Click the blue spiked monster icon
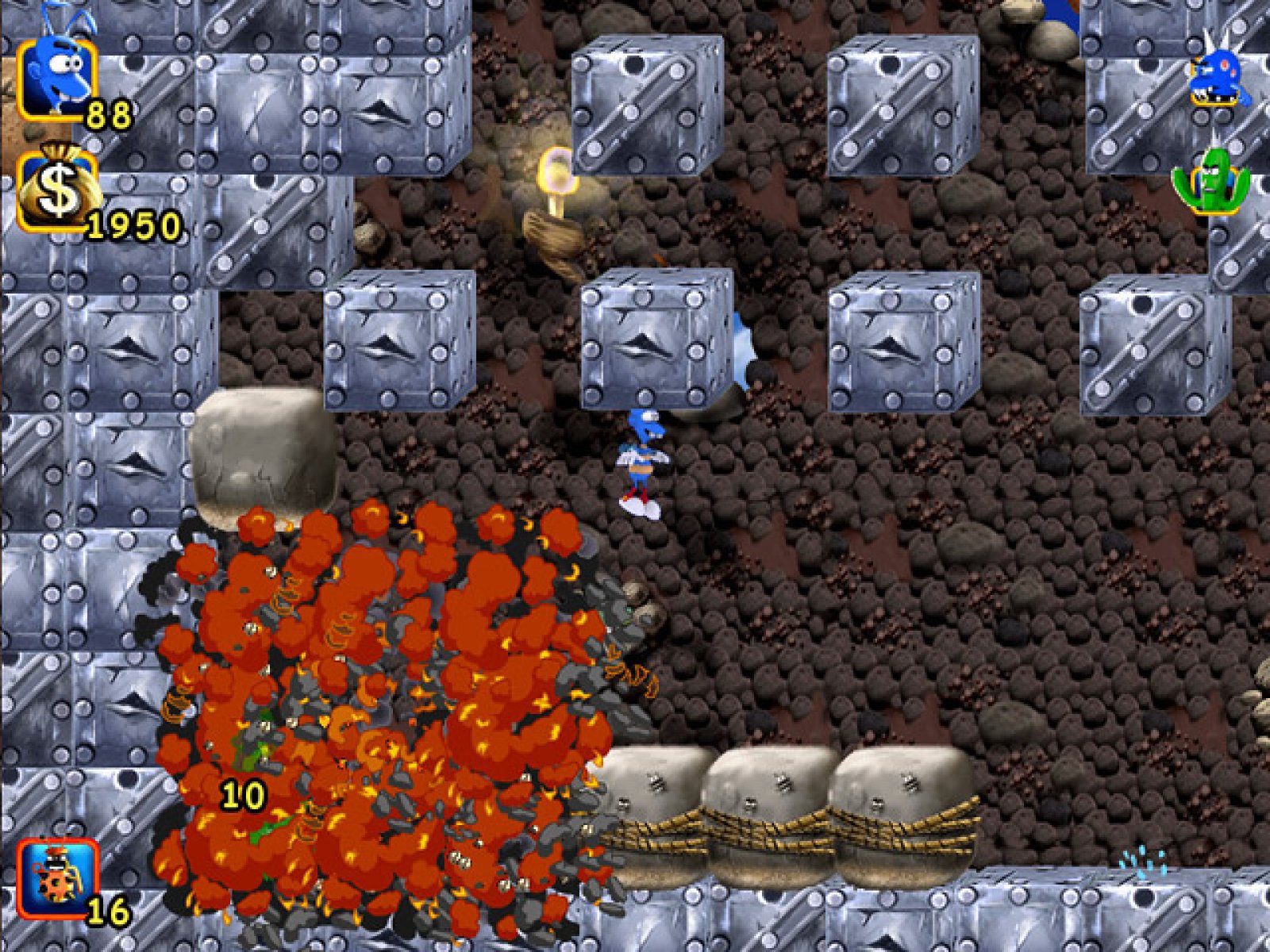The height and width of the screenshot is (952, 1270). point(1218,73)
